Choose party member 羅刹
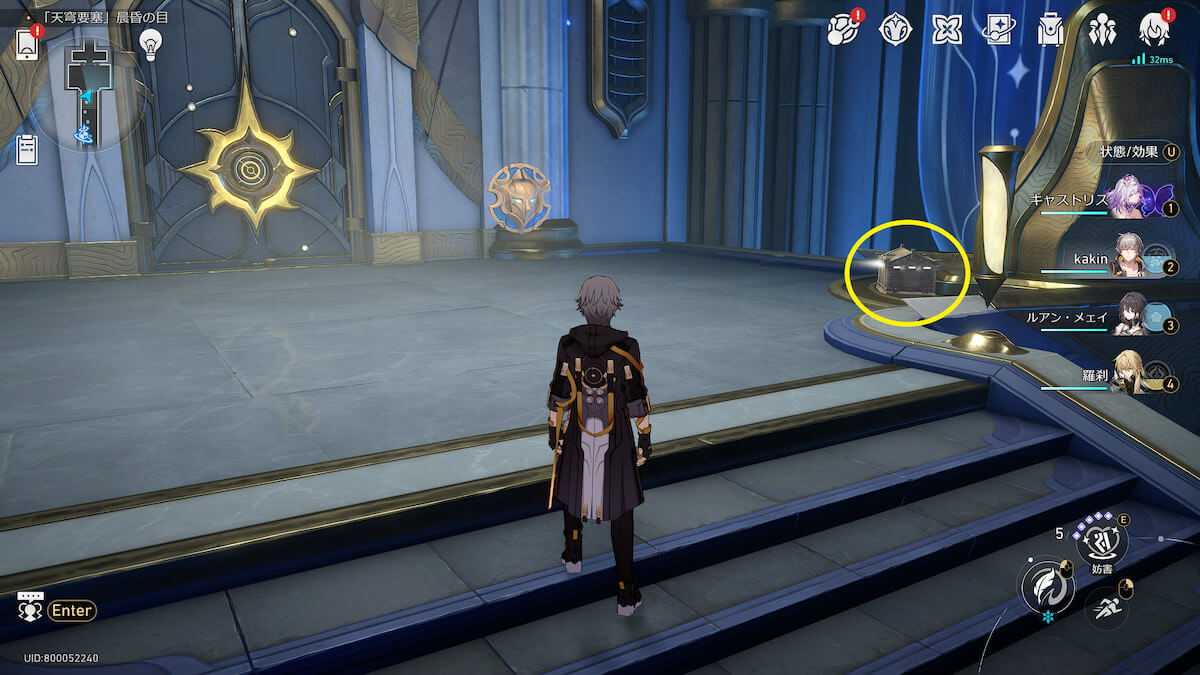 click(x=1128, y=376)
